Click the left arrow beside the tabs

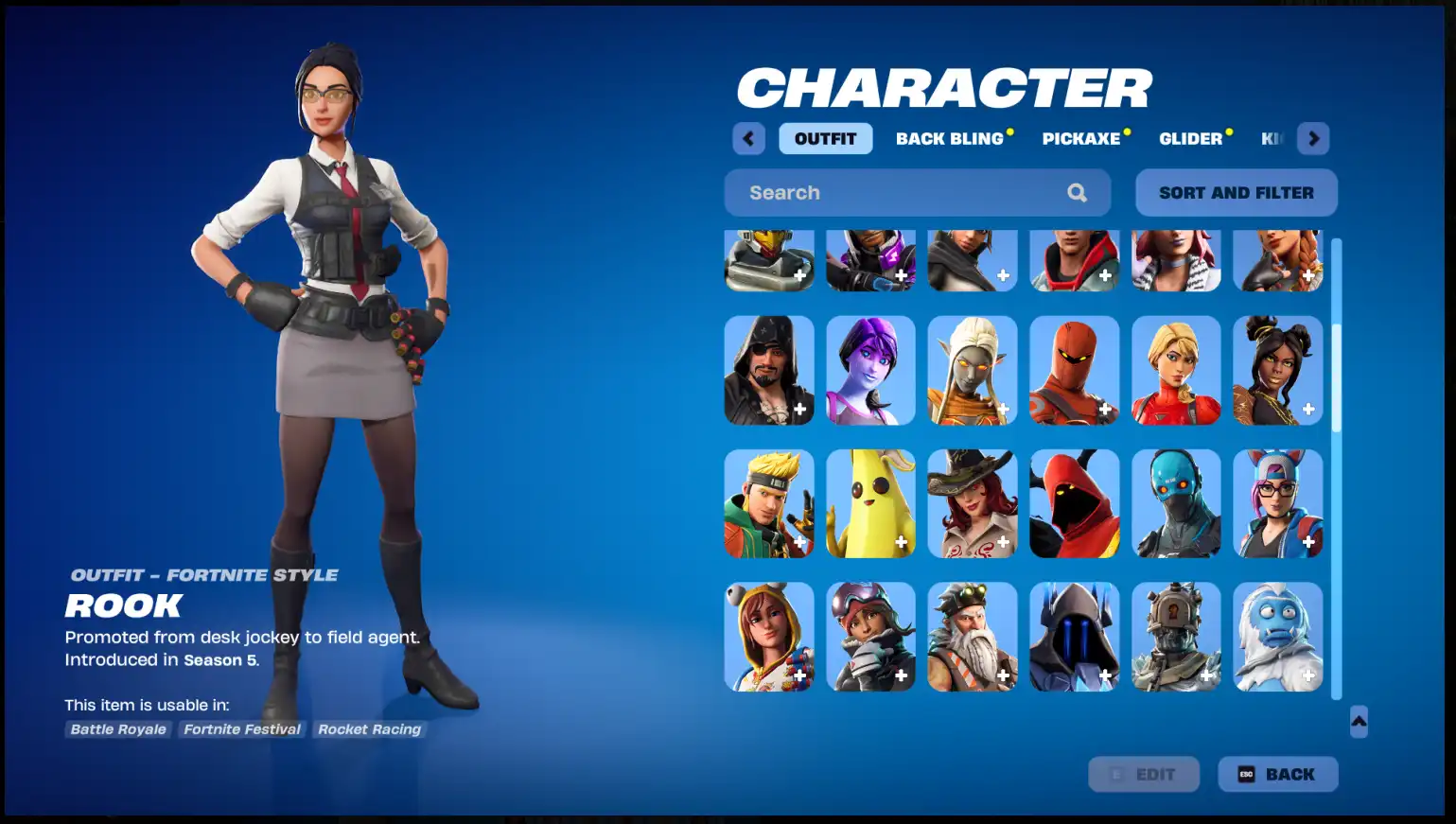click(x=748, y=139)
